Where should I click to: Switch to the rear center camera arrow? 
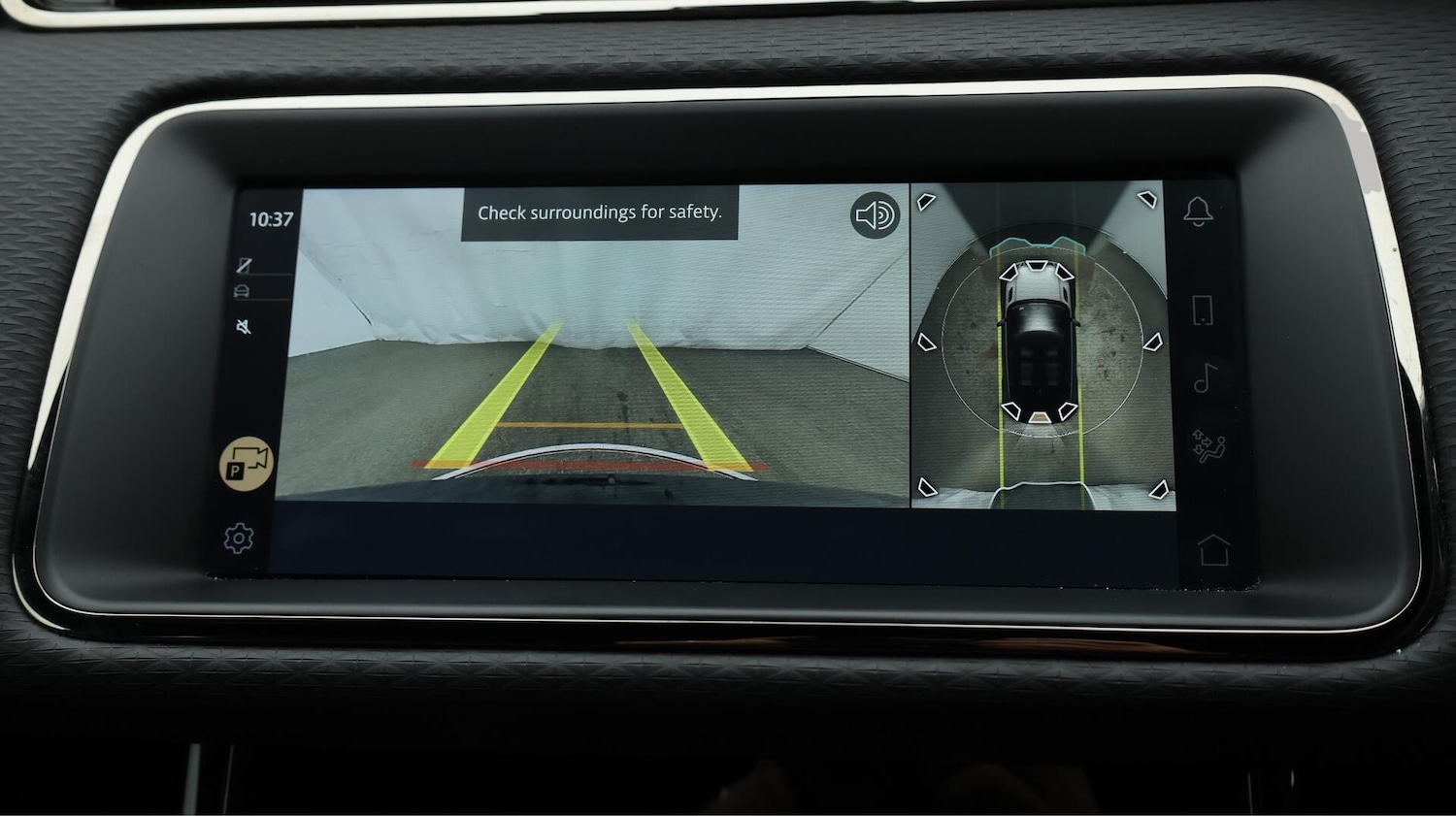tap(1039, 416)
